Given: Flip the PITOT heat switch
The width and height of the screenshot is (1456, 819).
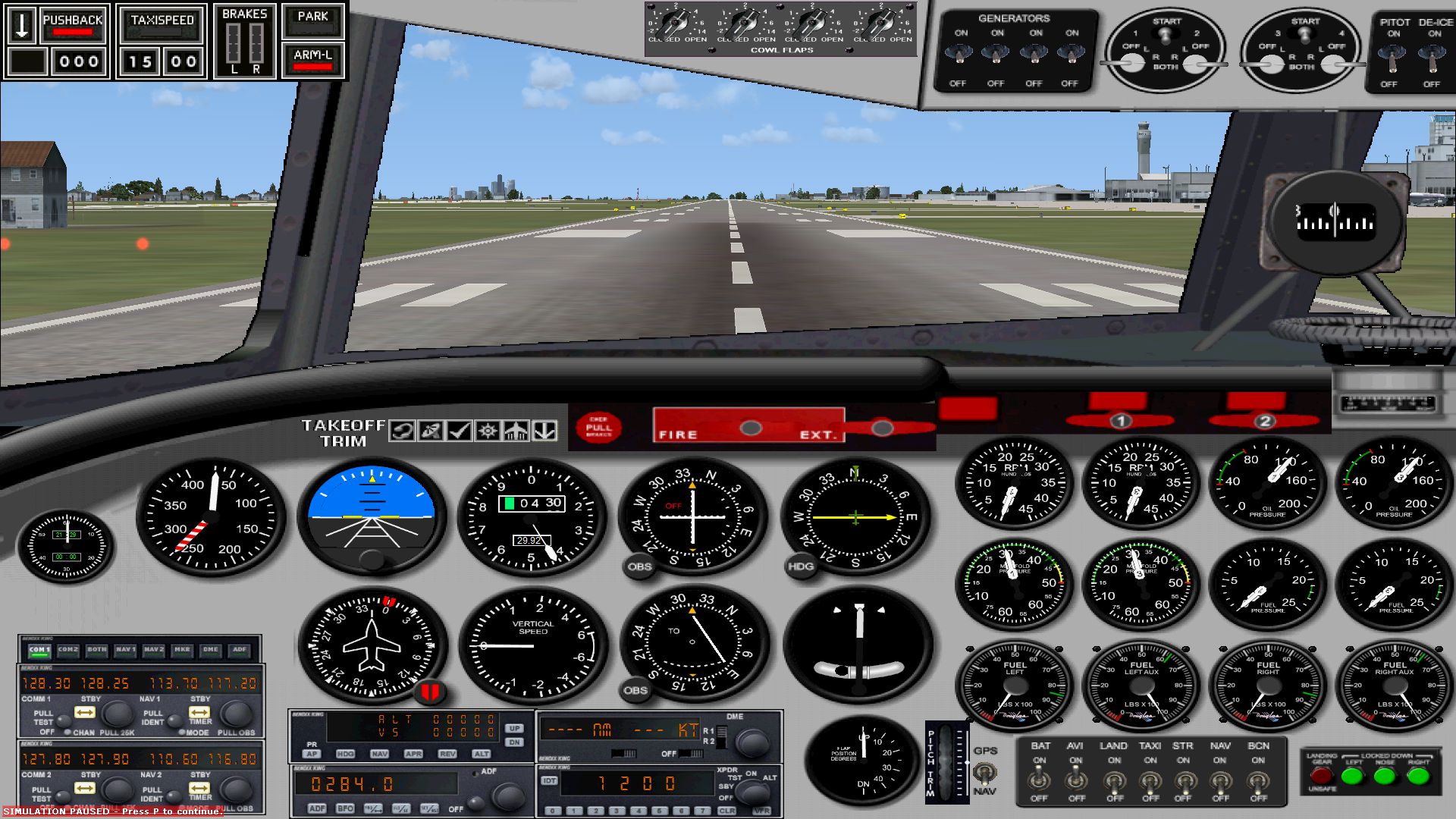Looking at the screenshot, I should coord(1393,55).
